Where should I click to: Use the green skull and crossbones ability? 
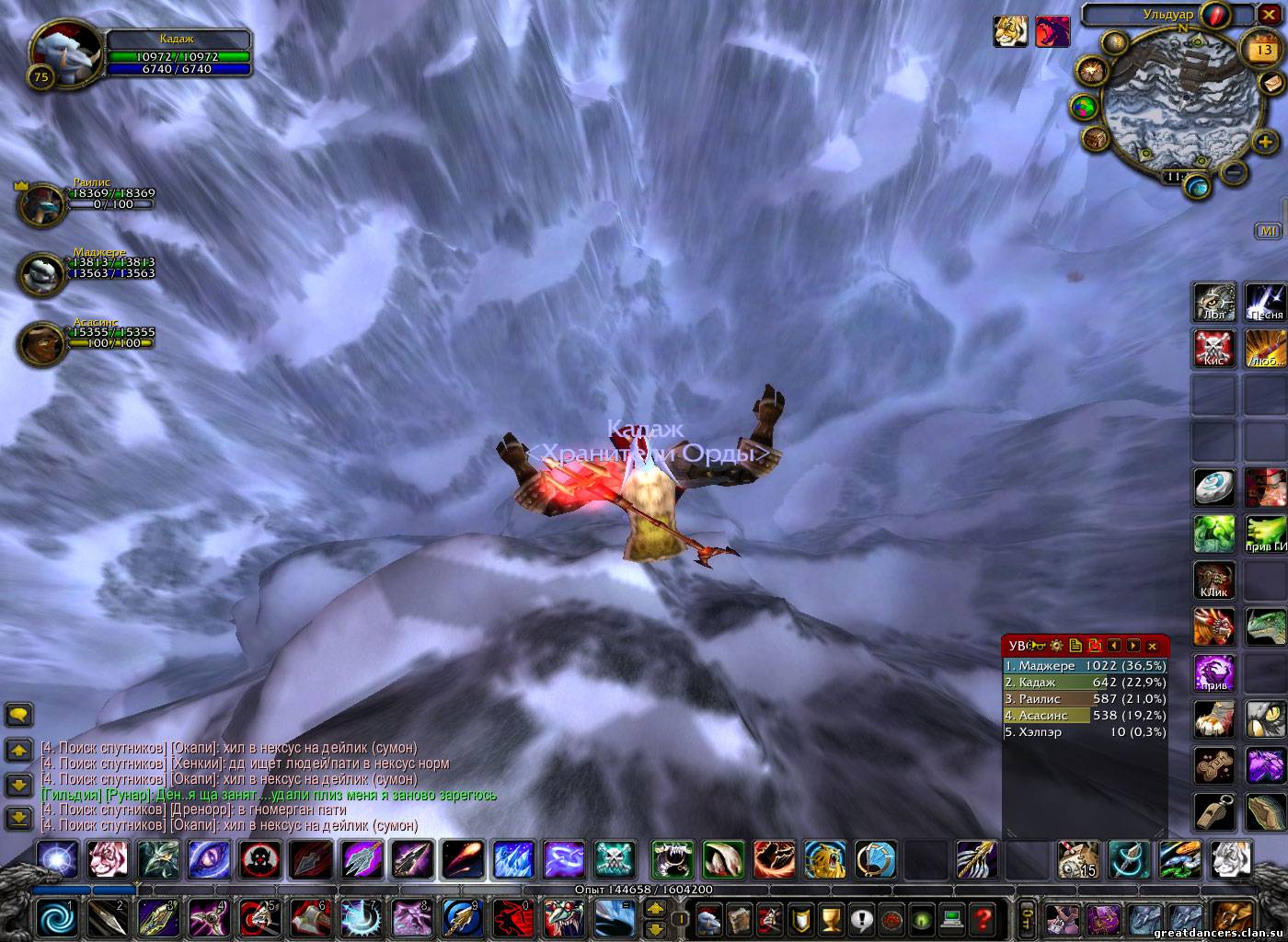(615, 860)
